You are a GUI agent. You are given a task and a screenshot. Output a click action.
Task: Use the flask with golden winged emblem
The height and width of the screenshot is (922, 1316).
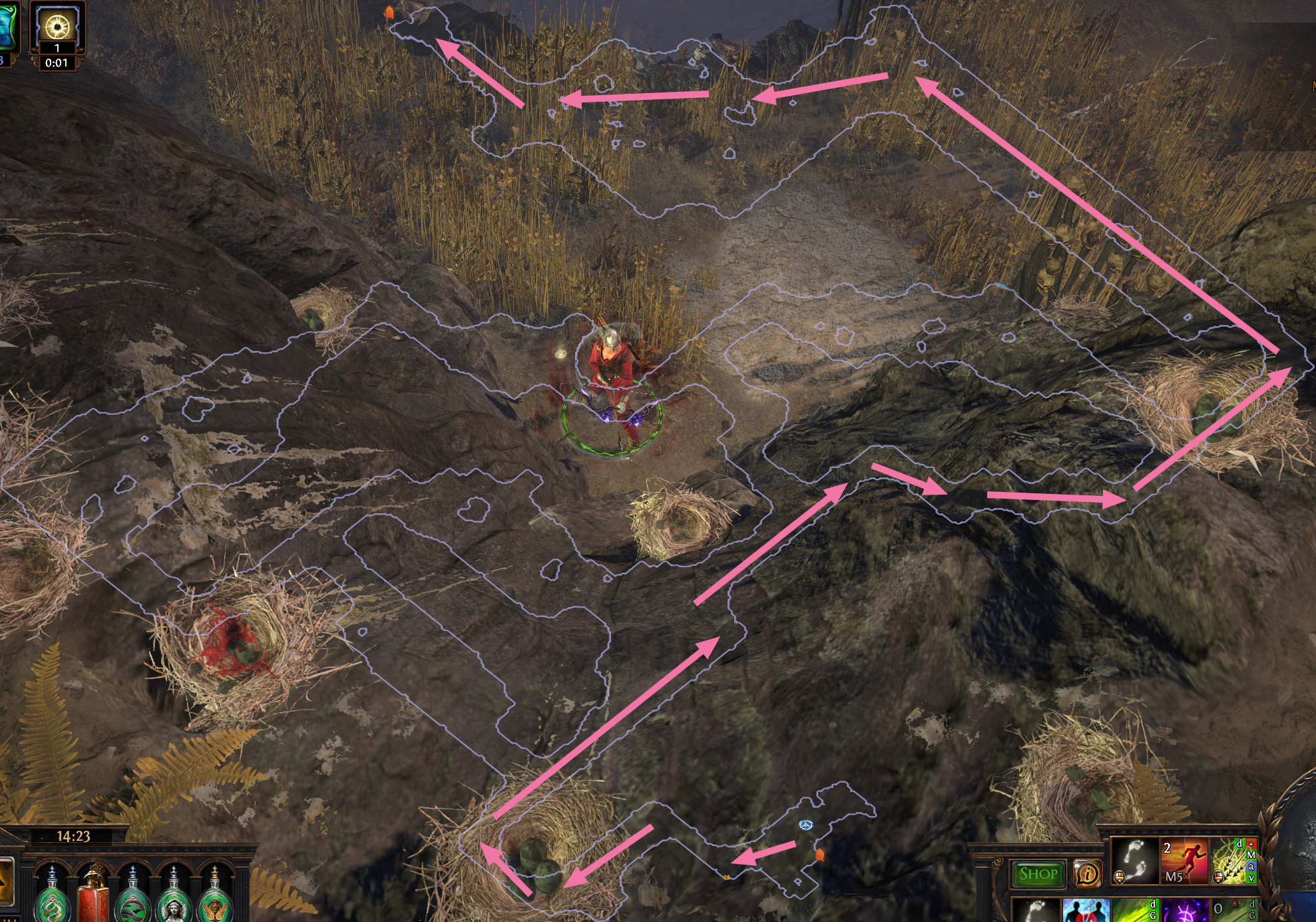click(214, 897)
